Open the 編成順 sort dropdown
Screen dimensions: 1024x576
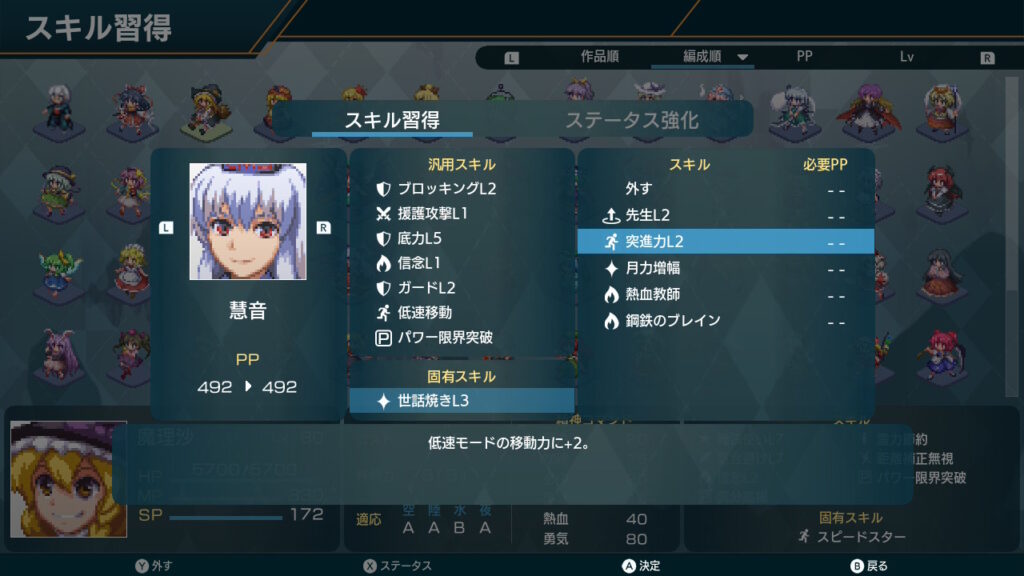coord(715,57)
